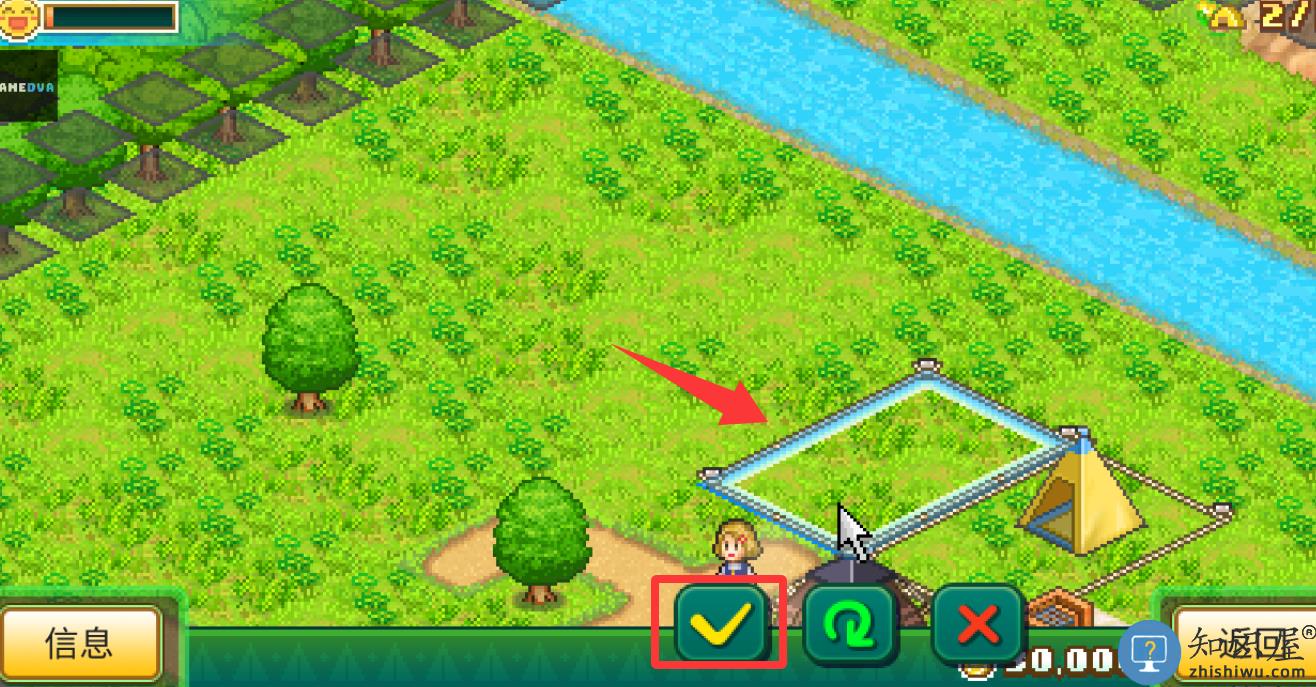The height and width of the screenshot is (687, 1316).
Task: Open the 信息 info panel
Action: (x=80, y=643)
